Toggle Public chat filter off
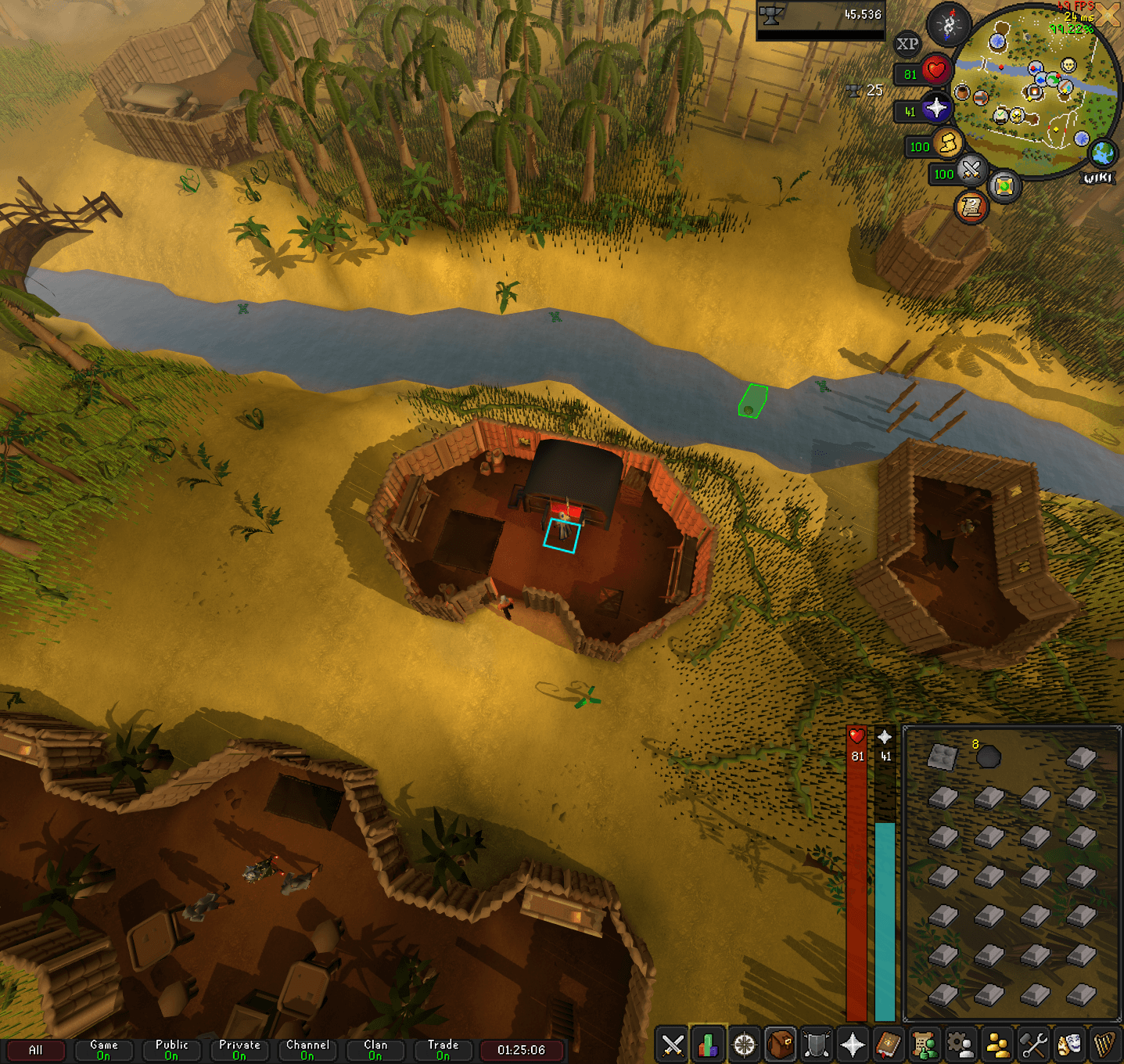 171,1049
